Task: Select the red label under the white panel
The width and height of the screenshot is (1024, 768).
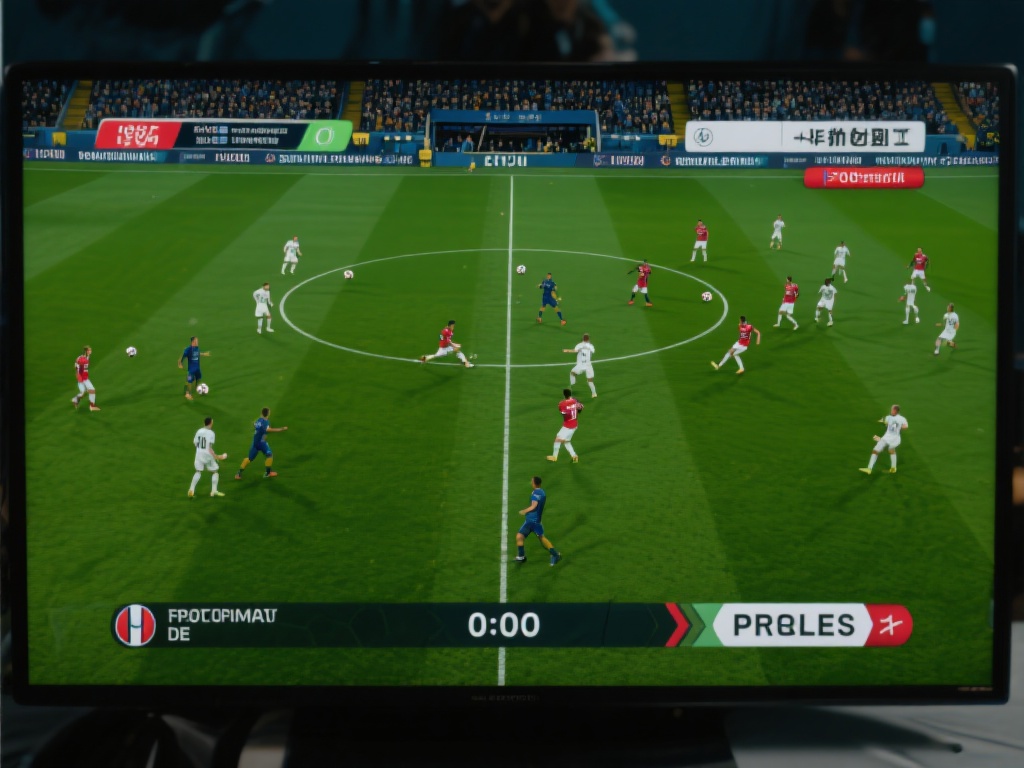Action: [863, 178]
